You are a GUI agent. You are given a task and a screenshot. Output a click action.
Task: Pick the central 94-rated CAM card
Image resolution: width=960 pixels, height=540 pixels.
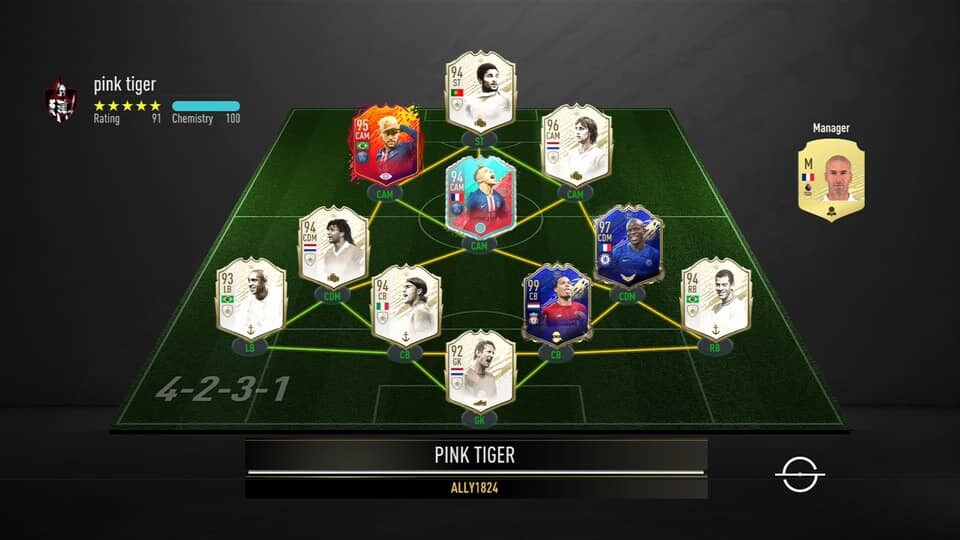479,196
